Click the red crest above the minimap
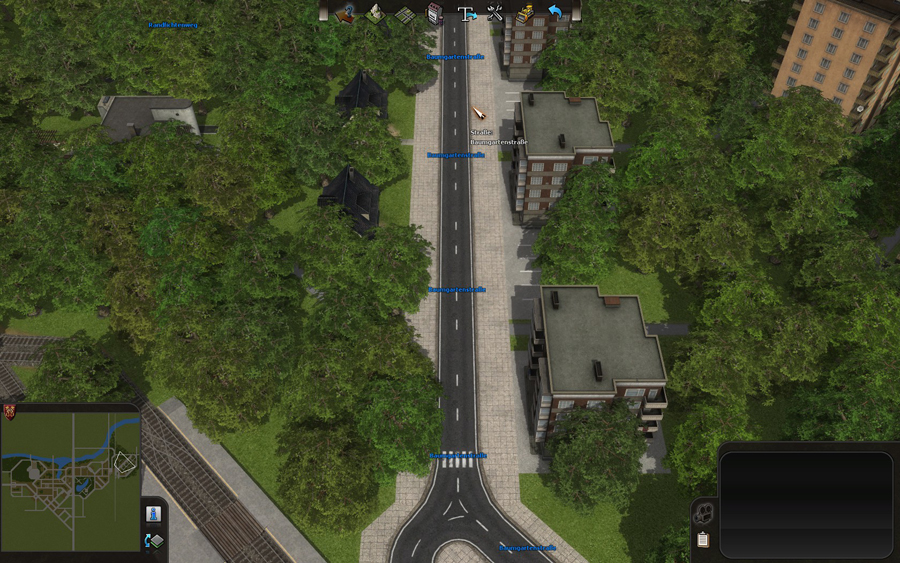Viewport: 900px width, 563px height. [11, 411]
